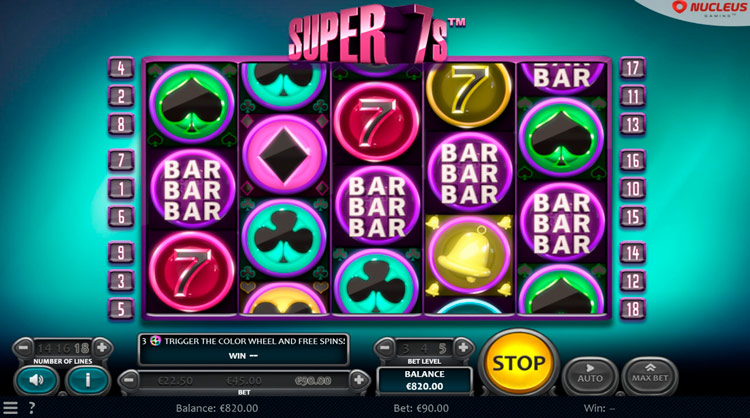Open the hamburger menu
Screen dimensions: 750x418
[10, 408]
